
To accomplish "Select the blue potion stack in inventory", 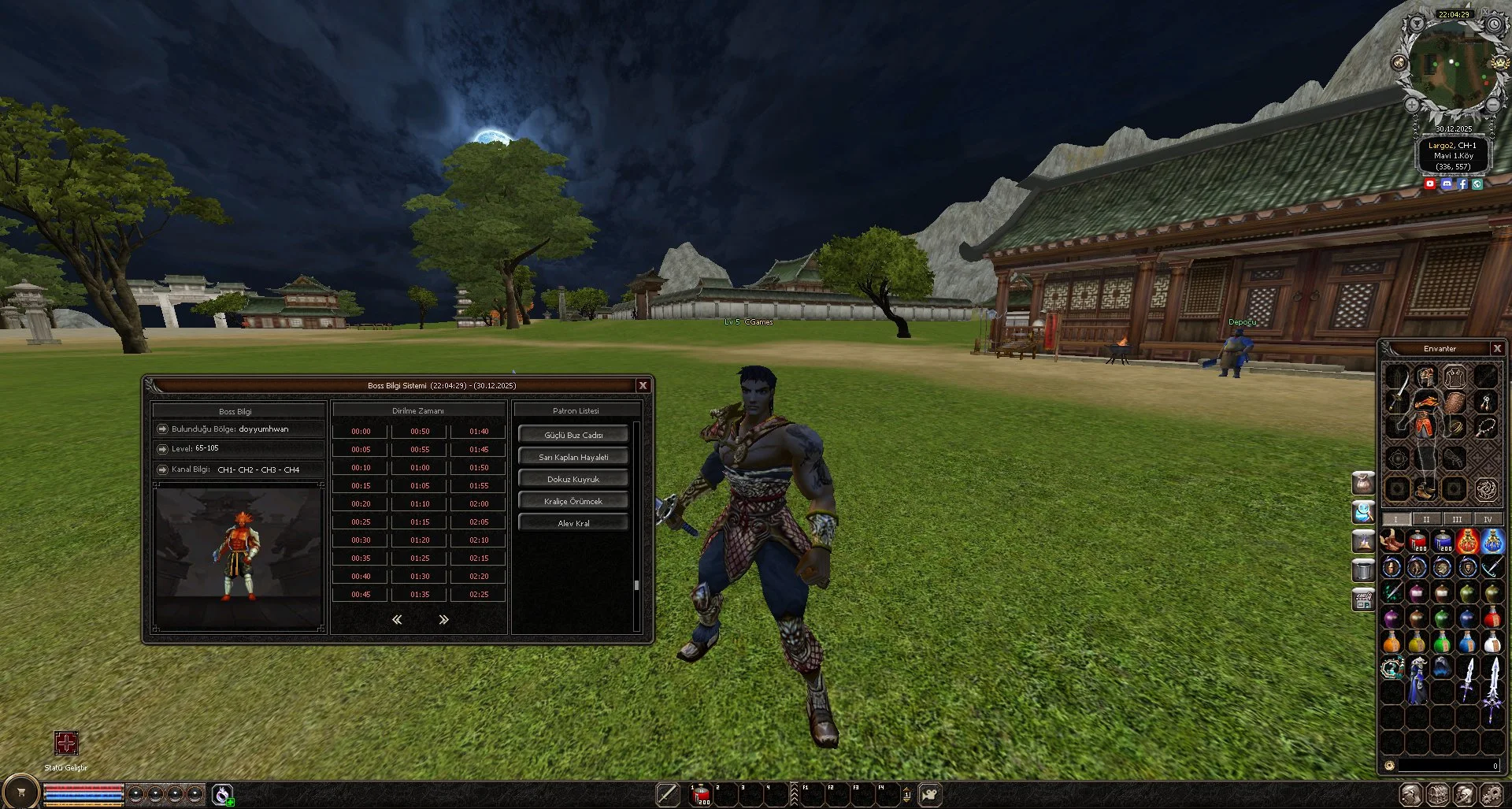I will point(1443,541).
